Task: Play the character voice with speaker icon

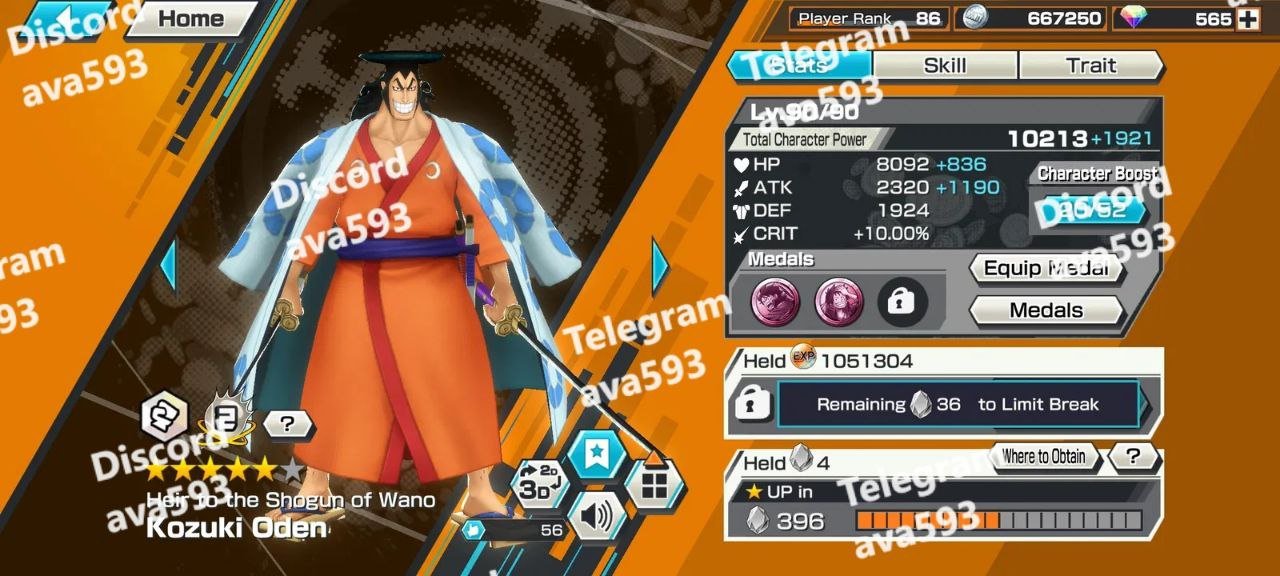Action: 596,516
